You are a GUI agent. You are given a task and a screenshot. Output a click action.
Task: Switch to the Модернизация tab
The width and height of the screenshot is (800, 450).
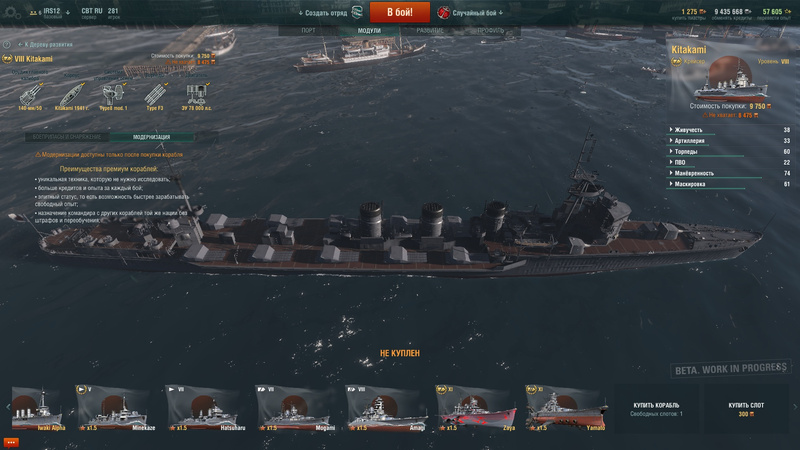click(152, 137)
